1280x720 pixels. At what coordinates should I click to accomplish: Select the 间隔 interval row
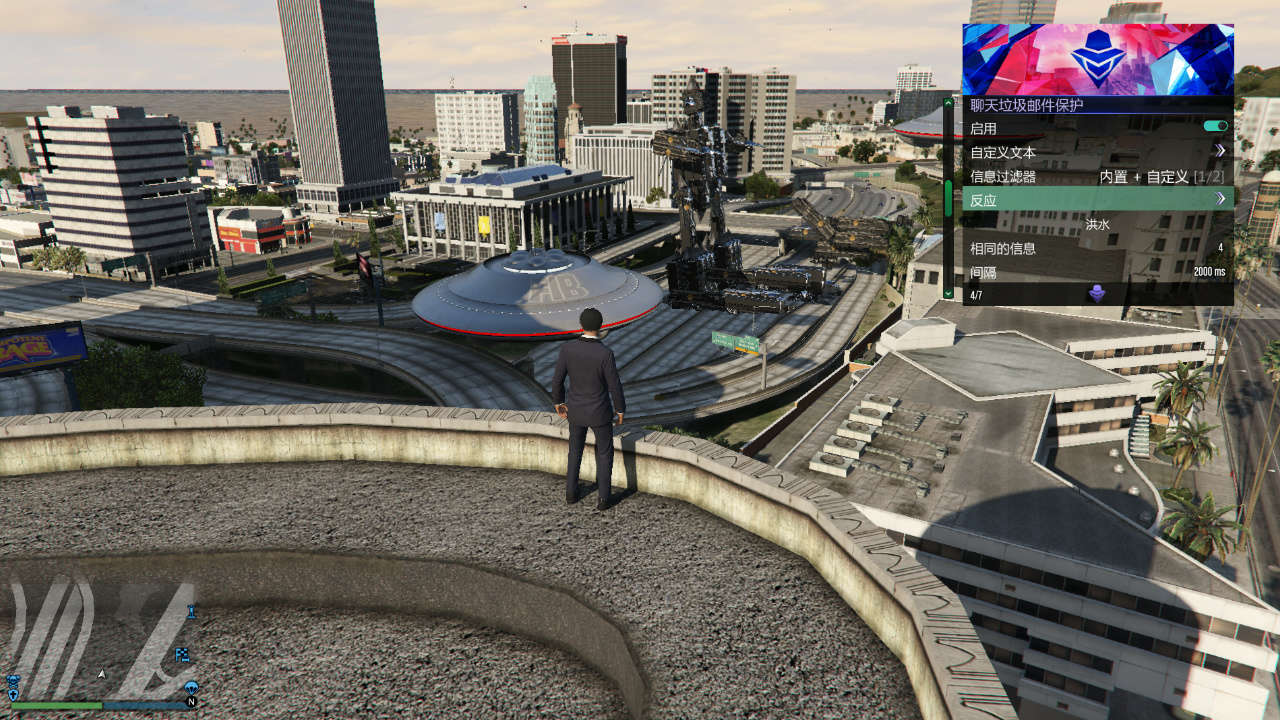click(x=1097, y=272)
